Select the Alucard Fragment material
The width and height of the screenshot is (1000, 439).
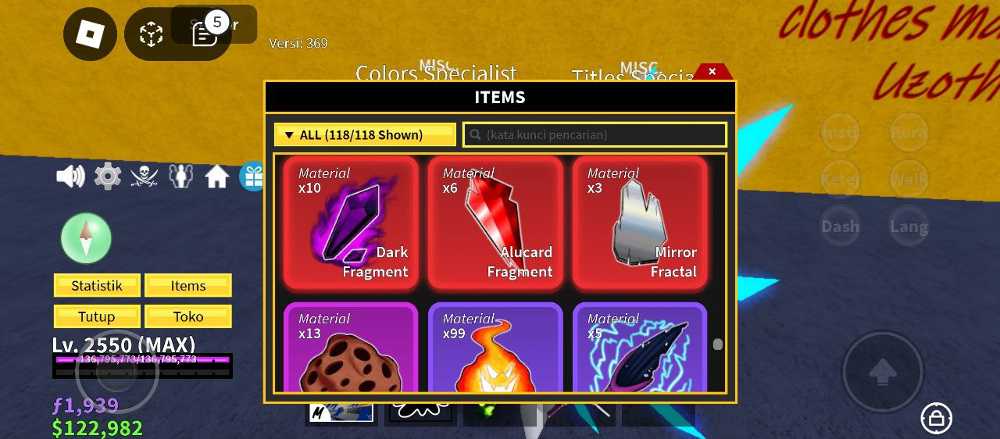click(x=495, y=223)
